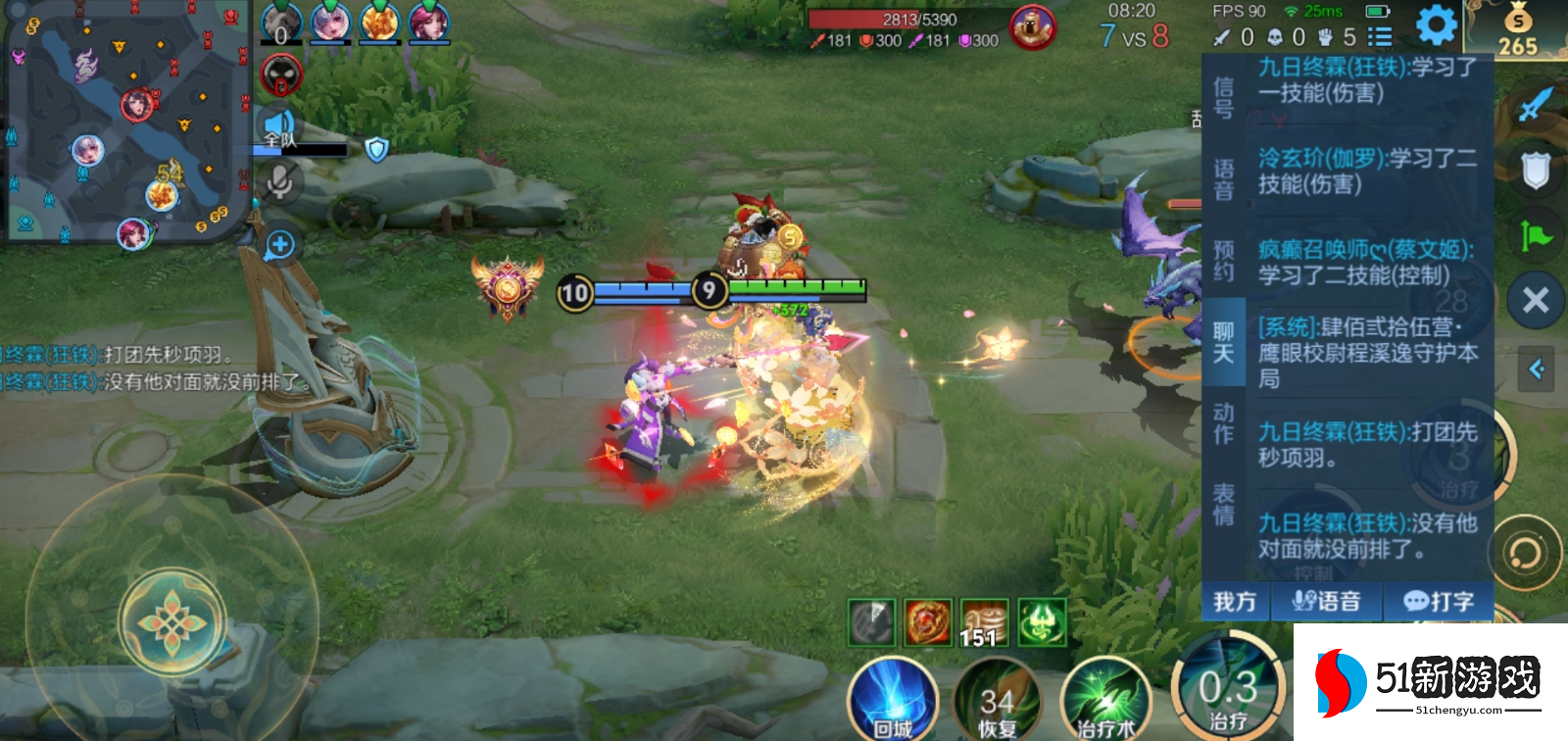Select the 我方 team channel button
The width and height of the screenshot is (1568, 741).
point(1235,601)
